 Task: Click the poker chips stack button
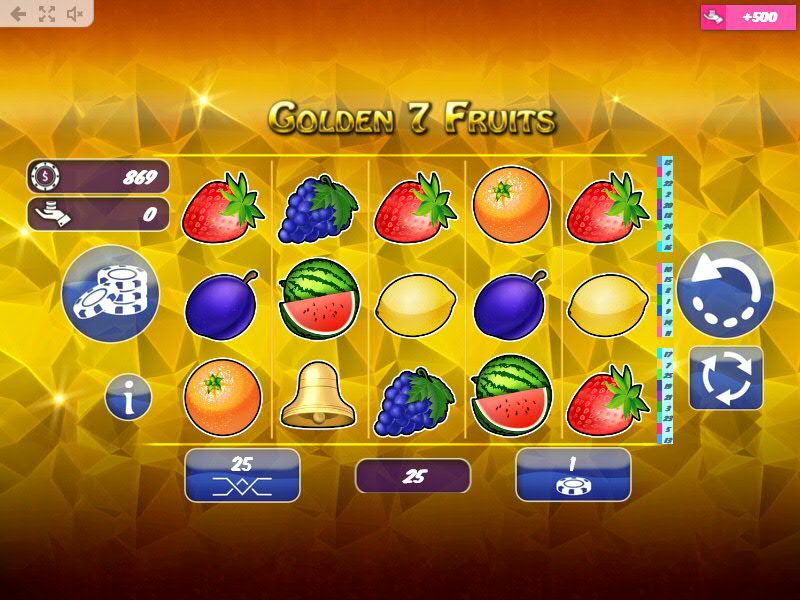click(x=110, y=294)
